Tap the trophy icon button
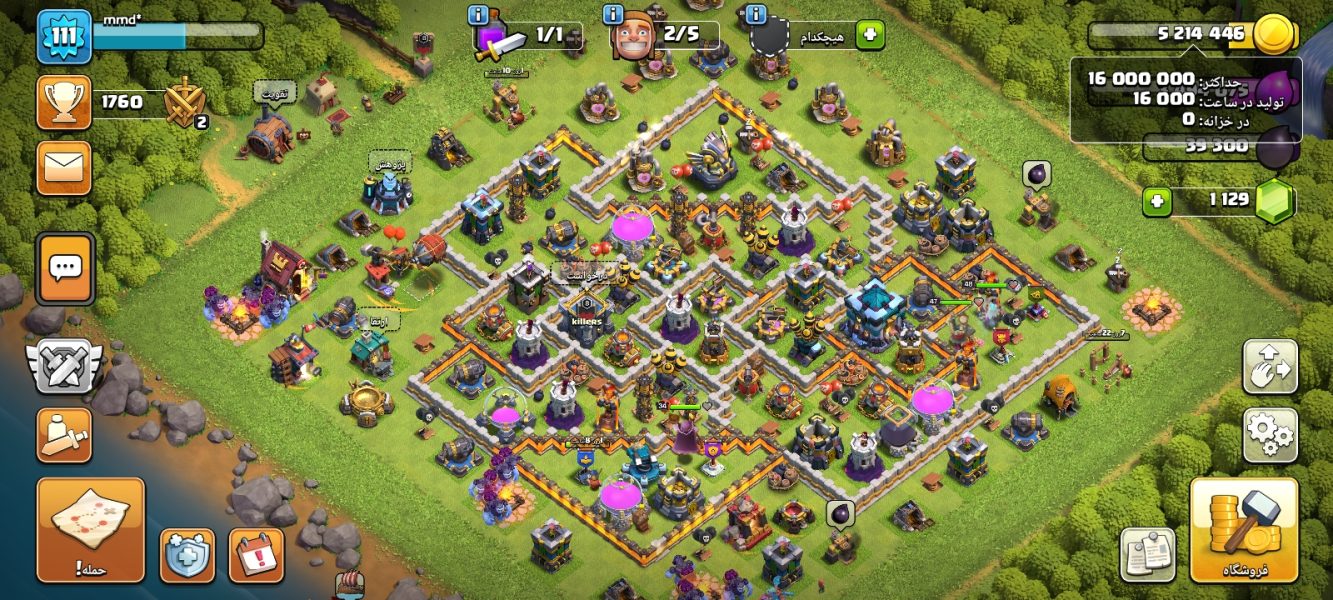The width and height of the screenshot is (1333, 600). pyautogui.click(x=64, y=102)
